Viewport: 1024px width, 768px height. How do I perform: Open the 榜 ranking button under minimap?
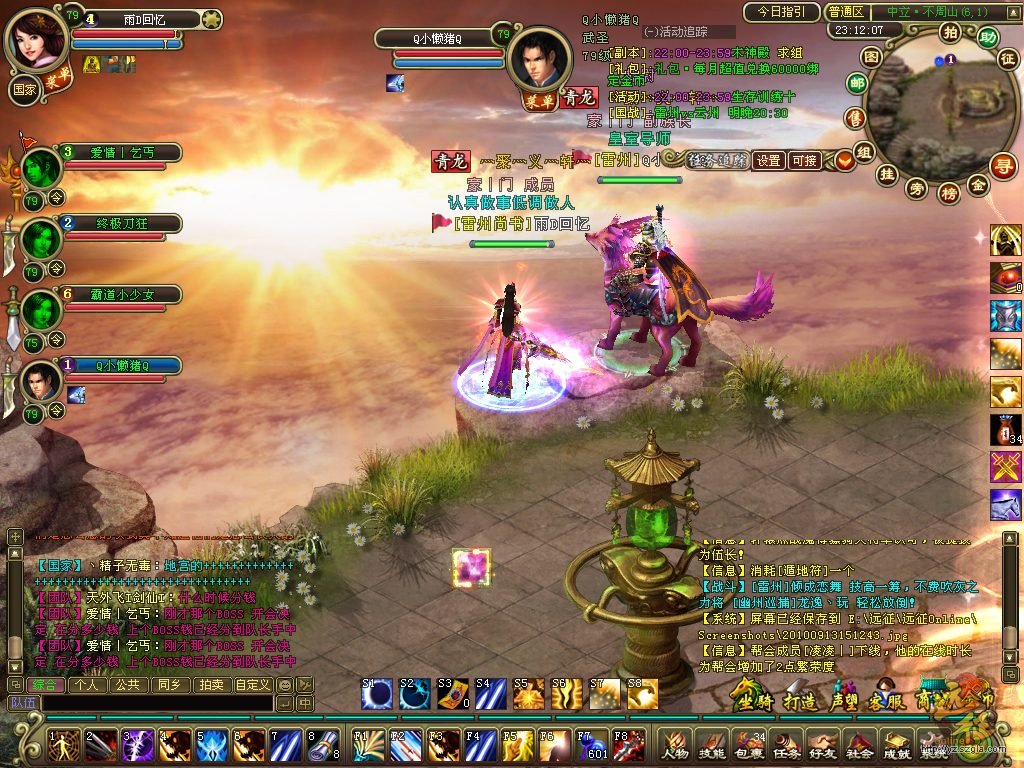(949, 192)
